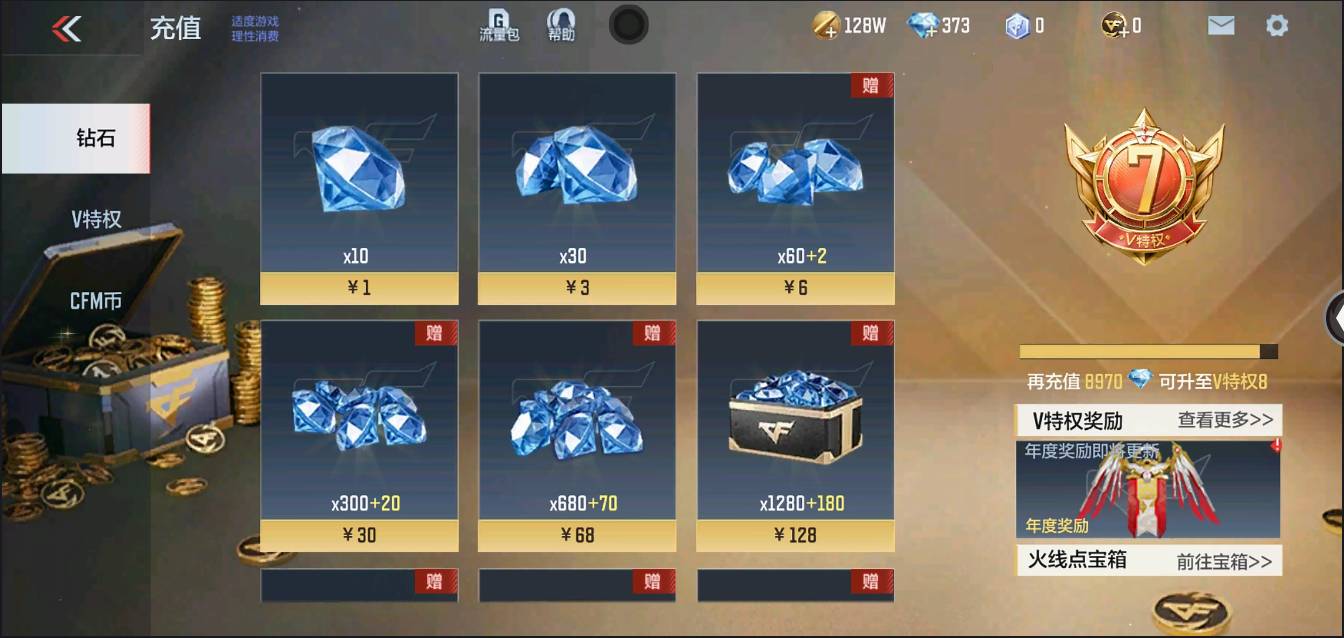Go back with the red arrow button
The width and height of the screenshot is (1344, 638).
(x=67, y=28)
